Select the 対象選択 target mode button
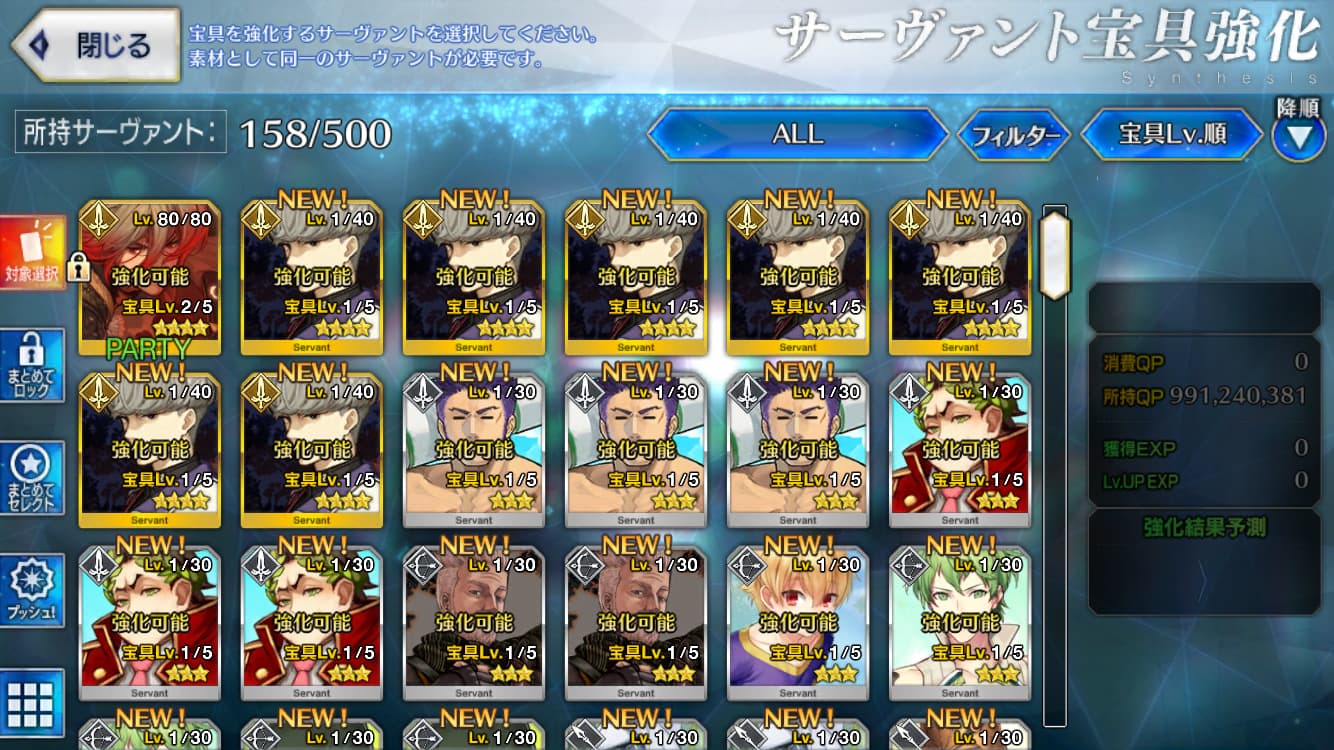 32,253
